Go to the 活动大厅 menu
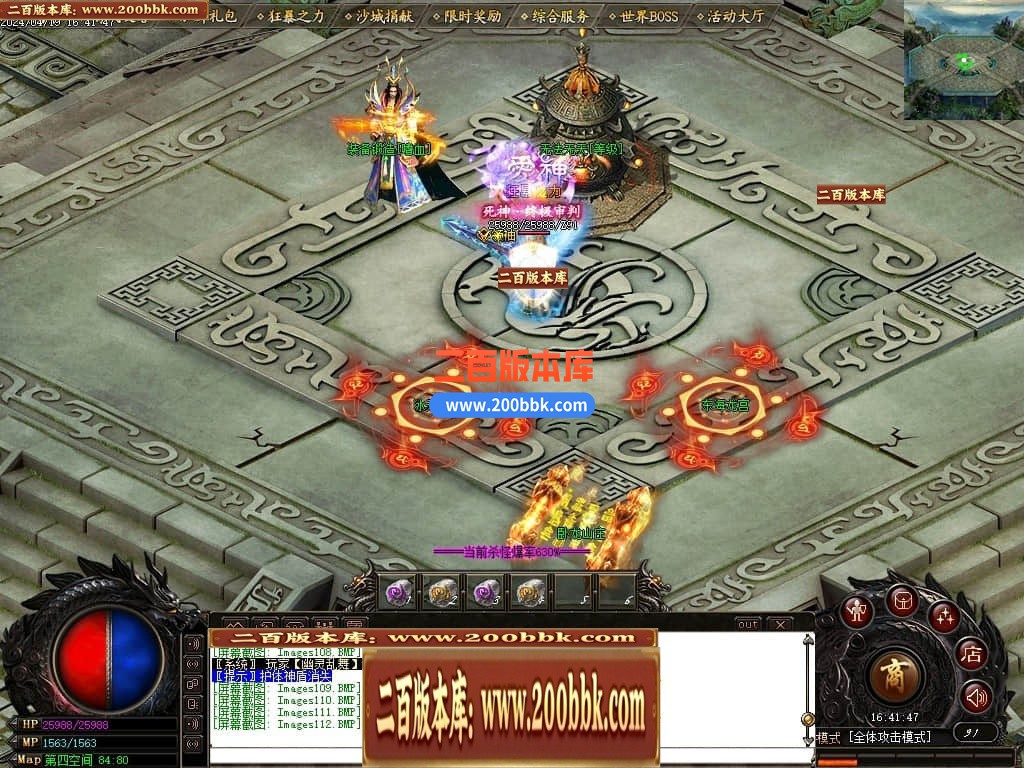 pos(733,16)
